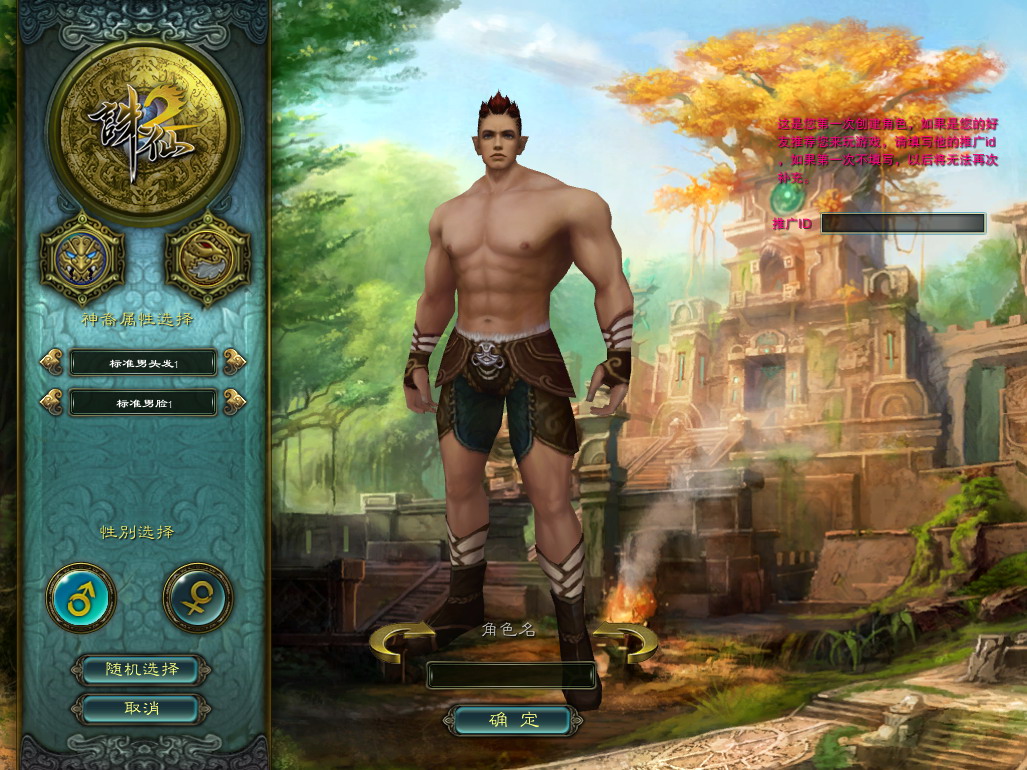Click the 随机选择 random selection button

coord(141,669)
